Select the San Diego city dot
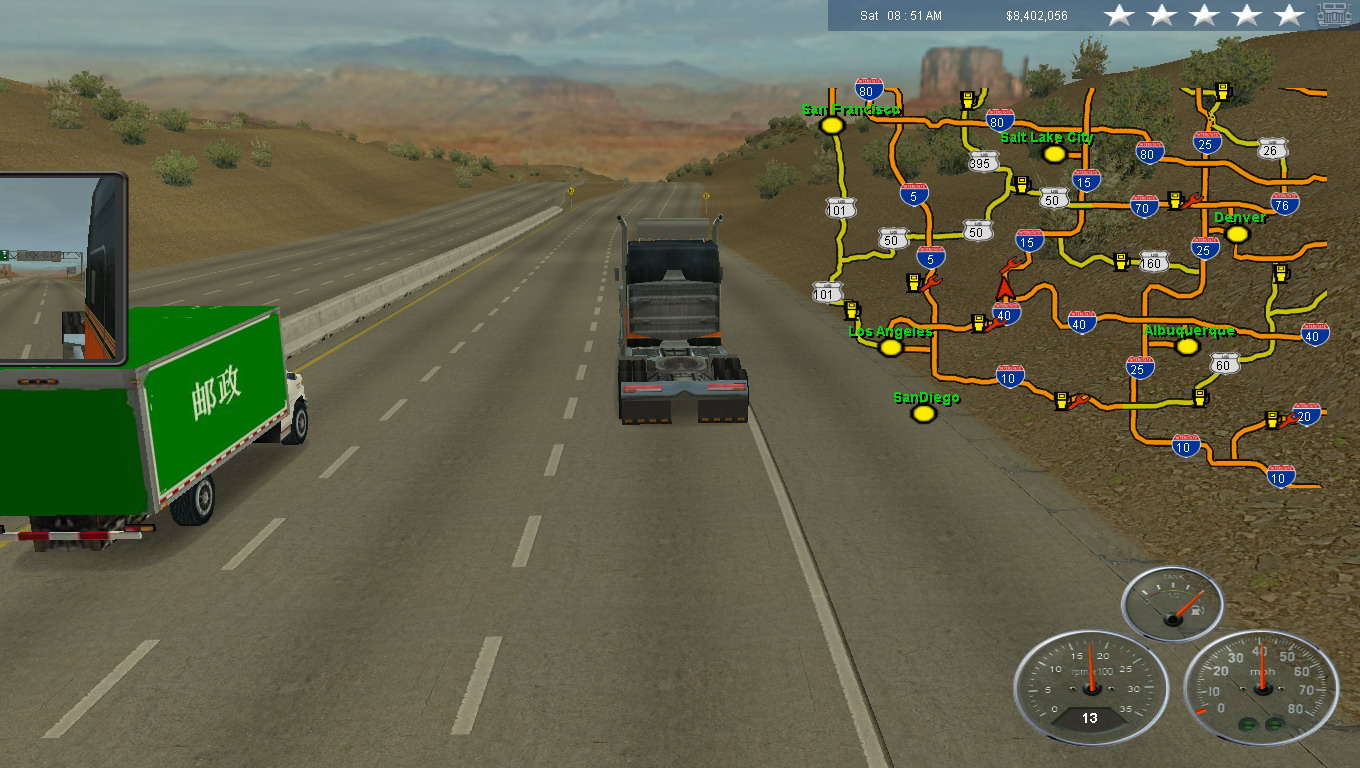This screenshot has width=1360, height=768. [924, 413]
